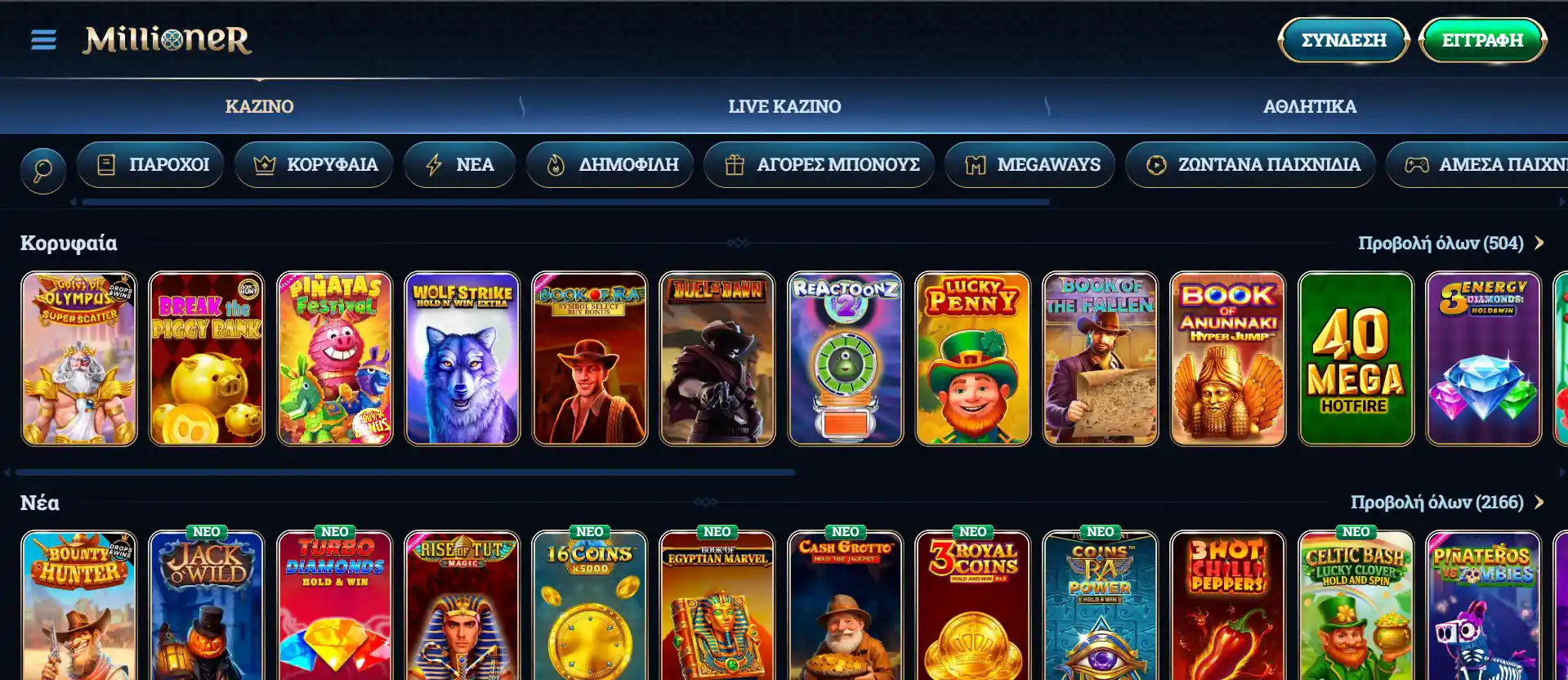Click the crown icon on ΚΟΡΥΦΑΙΑ filter
This screenshot has height=680, width=1568.
(263, 164)
